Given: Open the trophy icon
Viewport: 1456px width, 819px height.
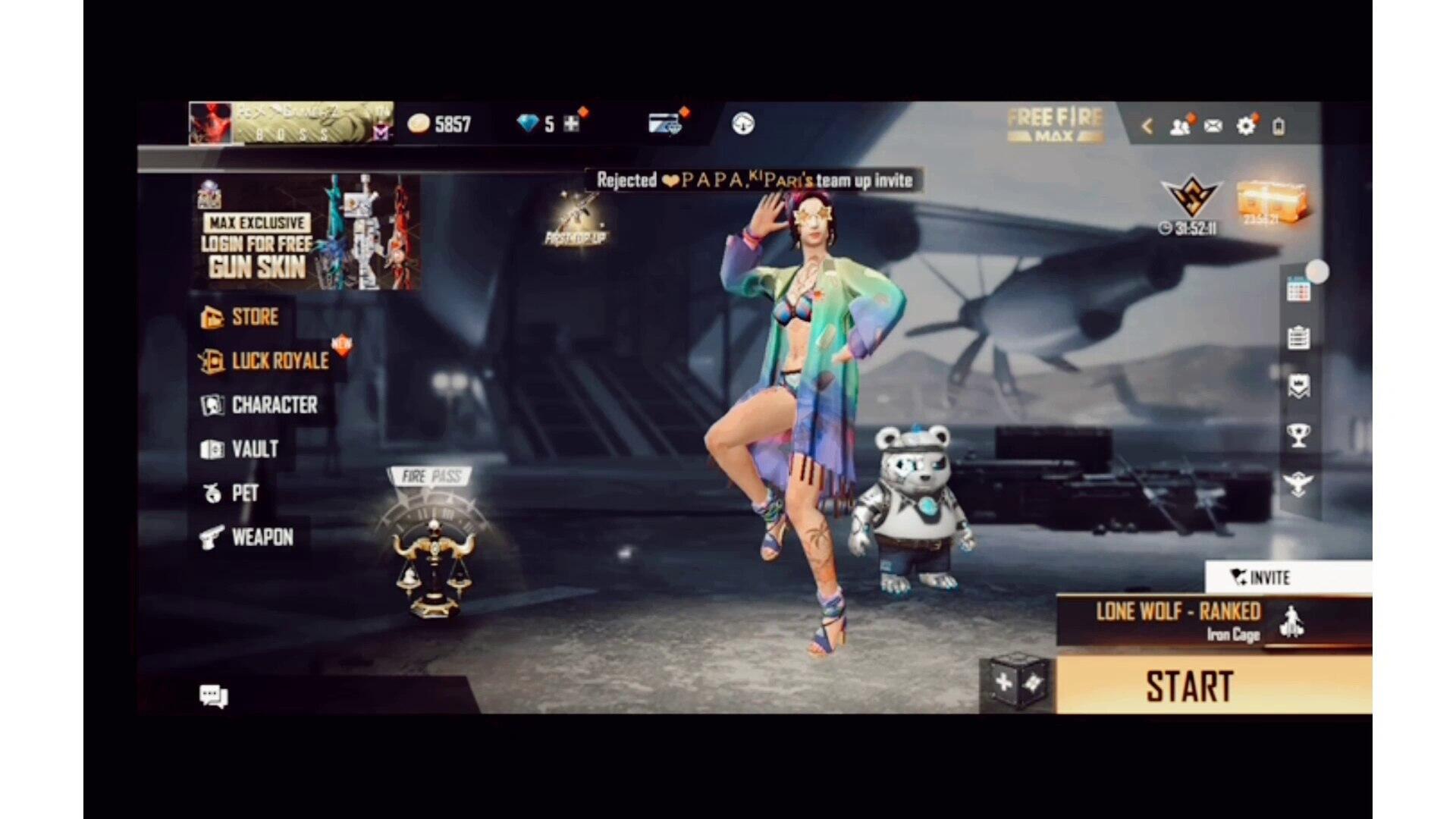Looking at the screenshot, I should [1298, 435].
